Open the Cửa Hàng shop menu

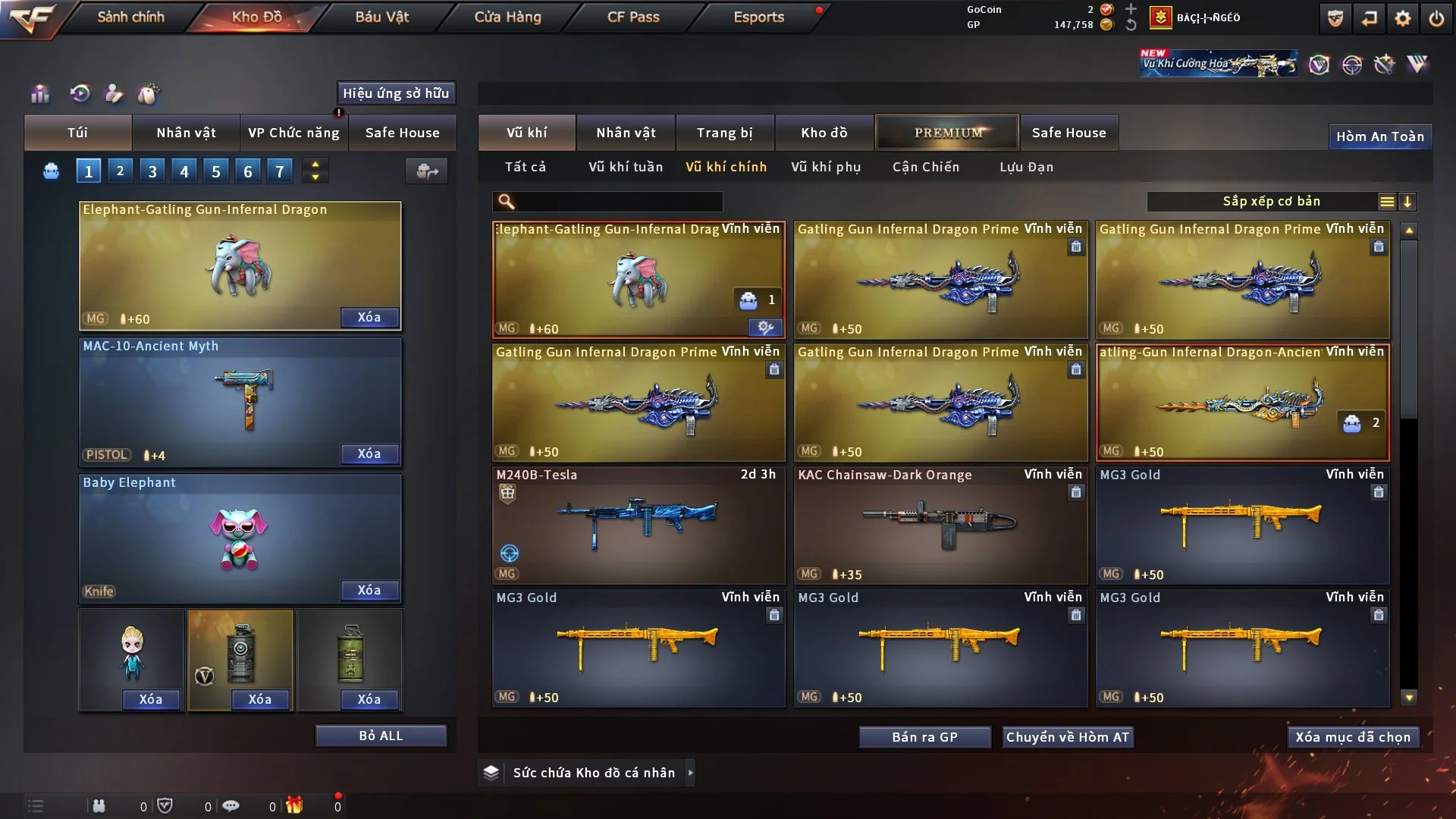tap(507, 17)
